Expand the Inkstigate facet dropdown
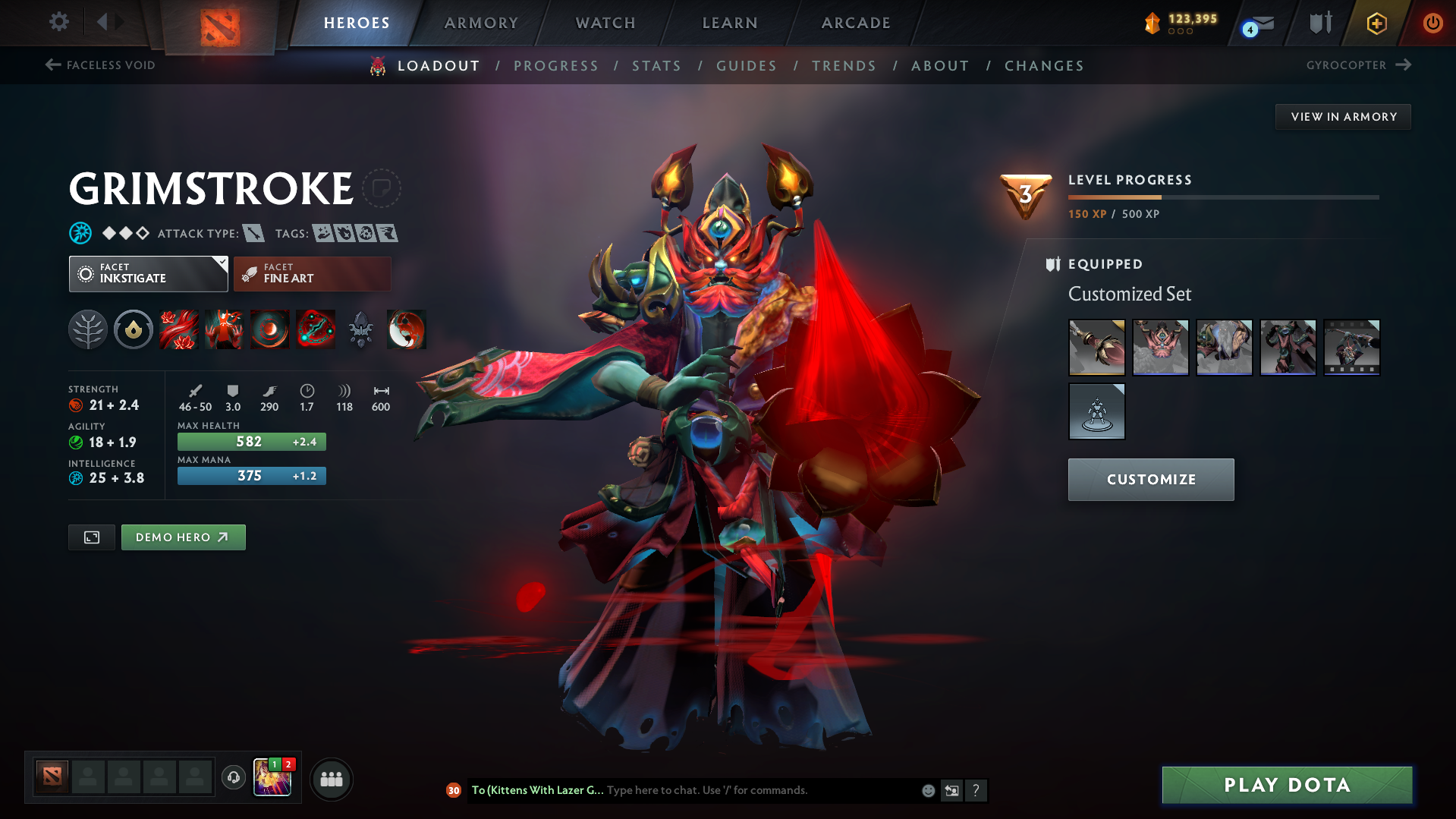This screenshot has width=1456, height=819. (x=221, y=265)
